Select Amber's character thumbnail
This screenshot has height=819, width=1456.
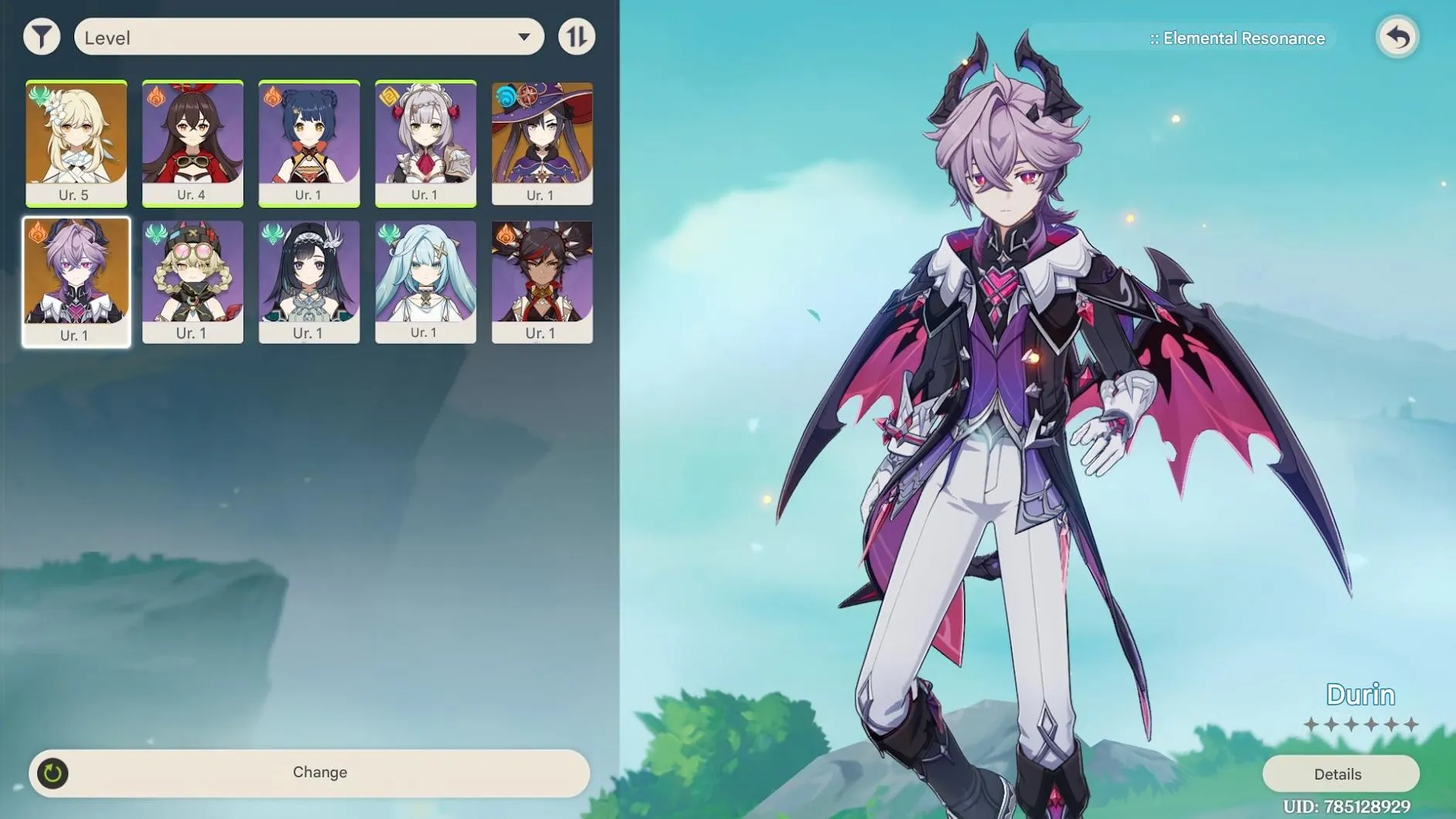click(192, 141)
